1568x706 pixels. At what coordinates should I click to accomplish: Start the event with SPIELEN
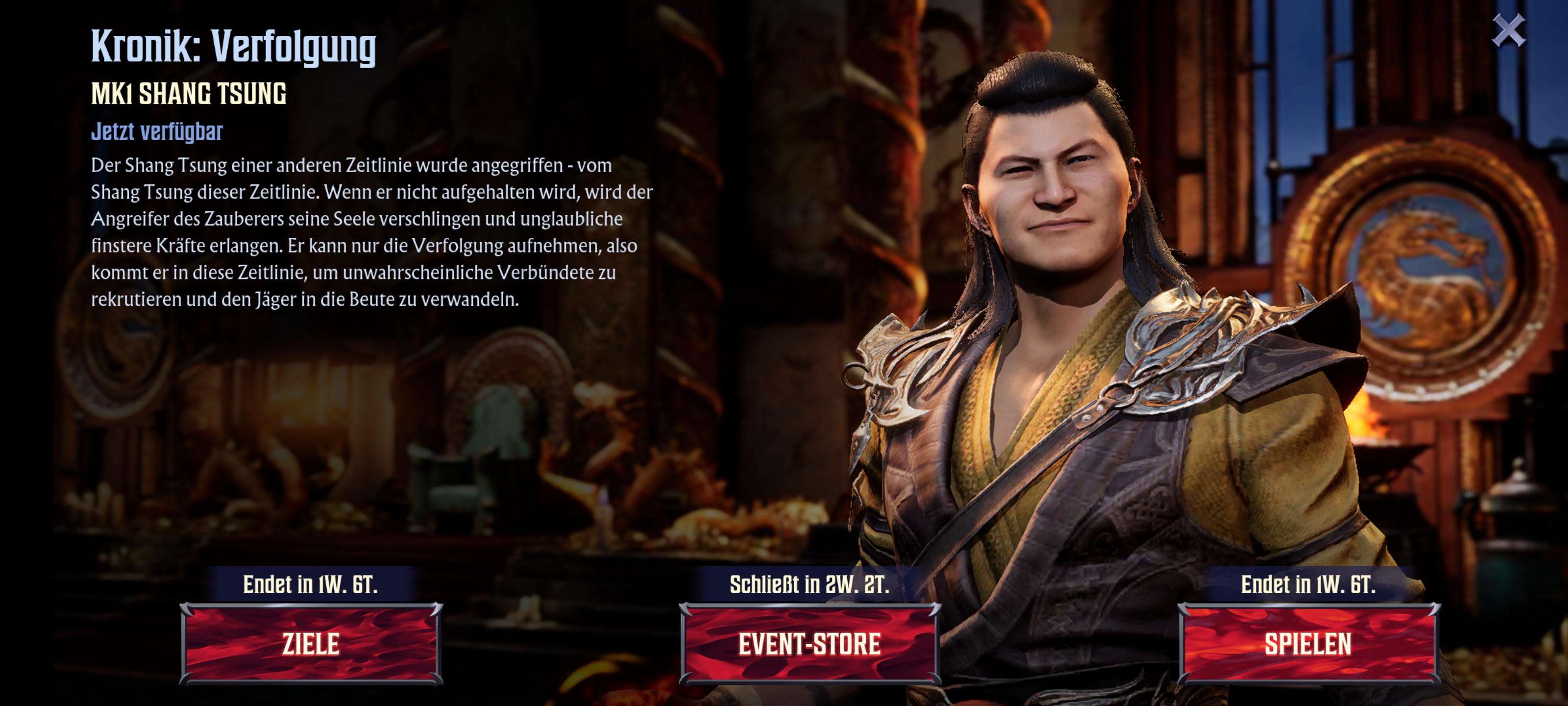pyautogui.click(x=1308, y=644)
